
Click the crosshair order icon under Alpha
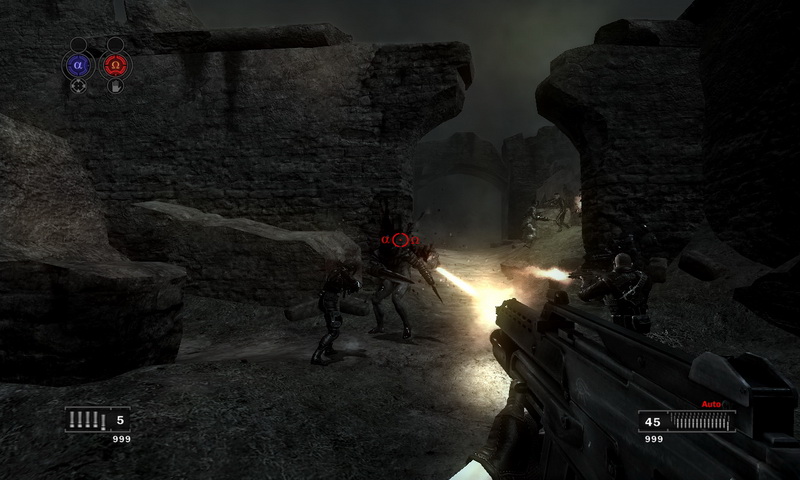tap(78, 87)
